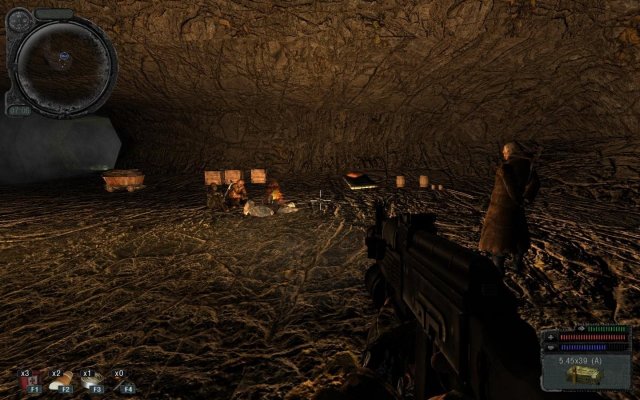Select the empty F4 quick slot
This screenshot has width=640, height=400.
click(x=125, y=381)
